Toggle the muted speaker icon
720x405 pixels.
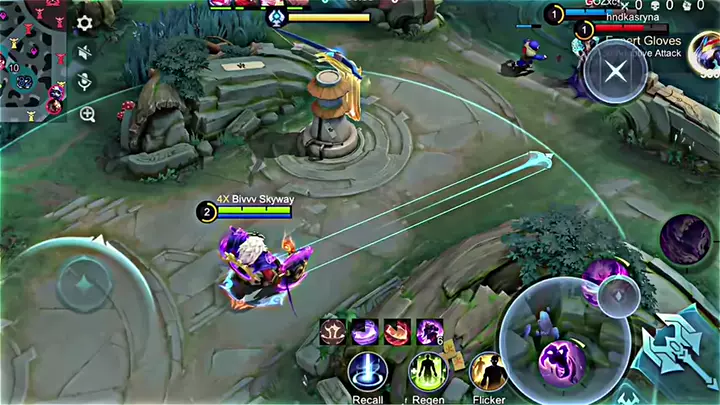pos(86,52)
